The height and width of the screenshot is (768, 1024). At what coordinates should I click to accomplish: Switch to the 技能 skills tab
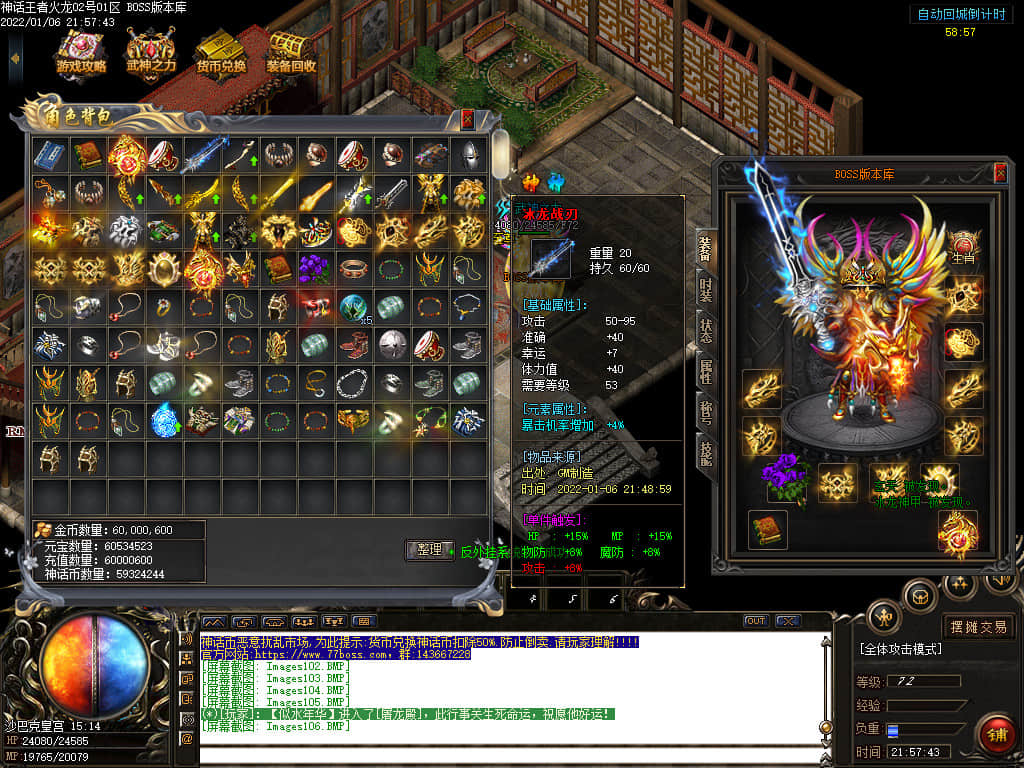pos(705,453)
